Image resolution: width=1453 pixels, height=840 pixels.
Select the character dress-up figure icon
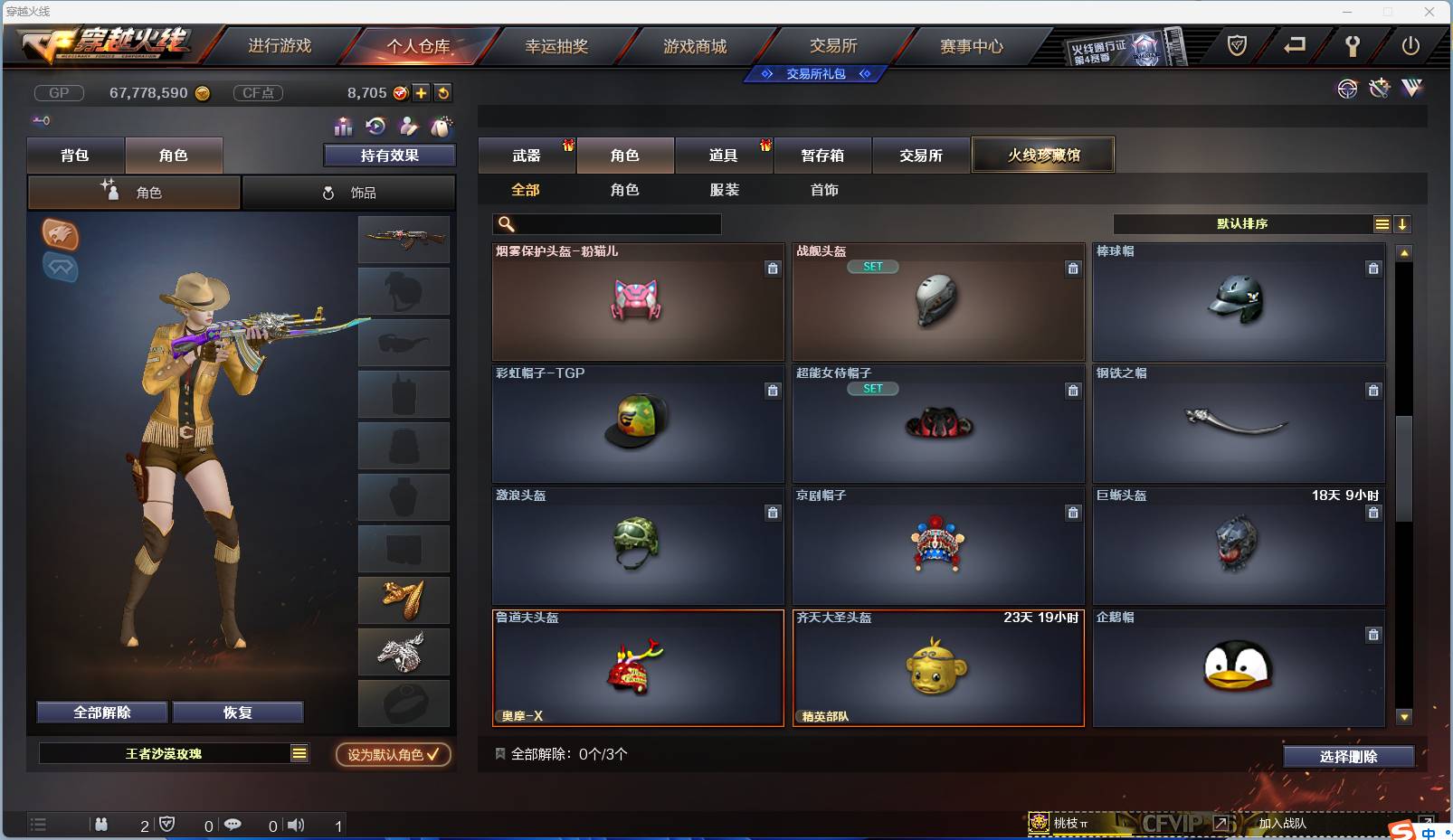pyautogui.click(x=409, y=127)
